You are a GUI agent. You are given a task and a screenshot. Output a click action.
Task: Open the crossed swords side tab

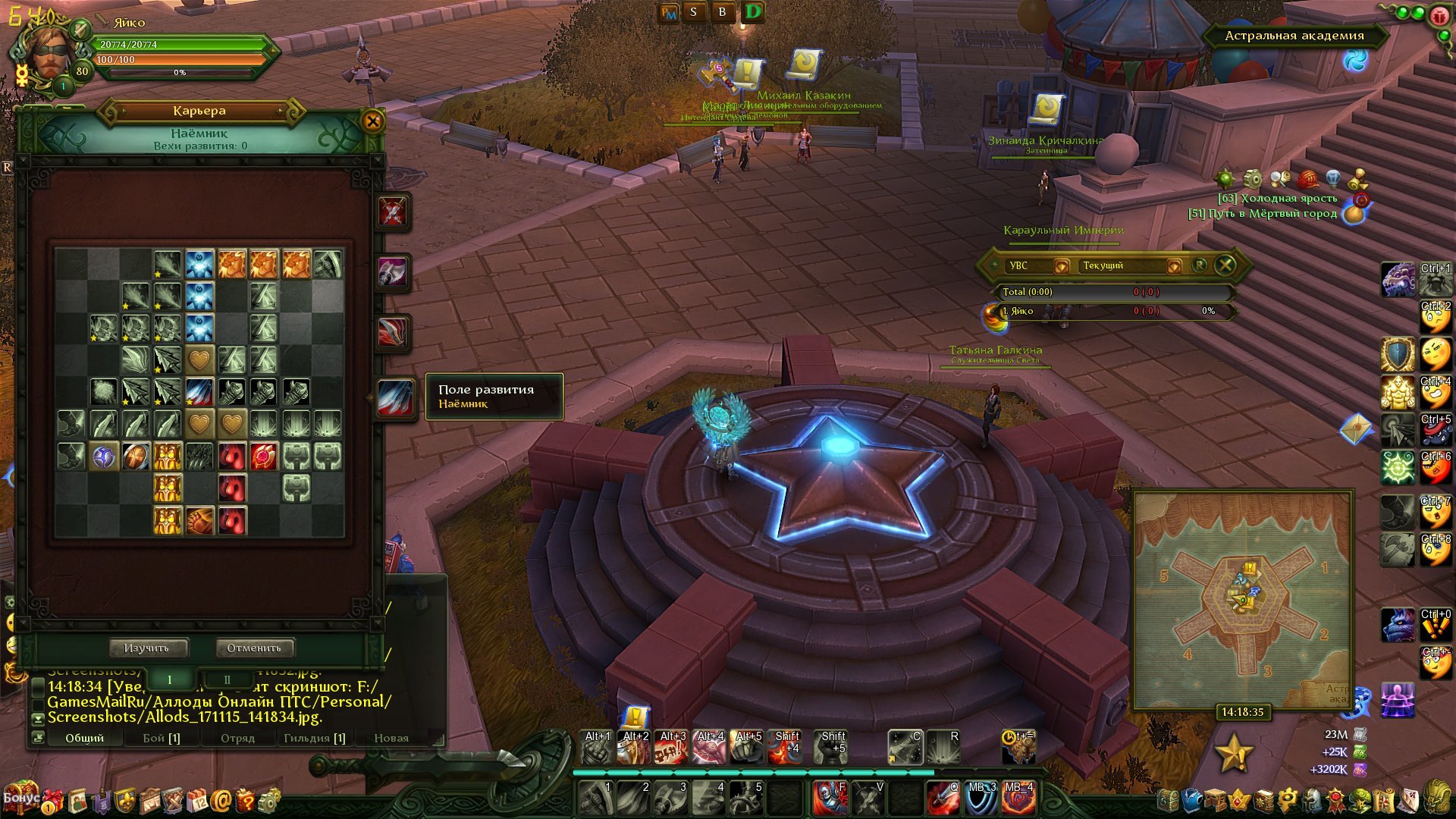click(393, 212)
